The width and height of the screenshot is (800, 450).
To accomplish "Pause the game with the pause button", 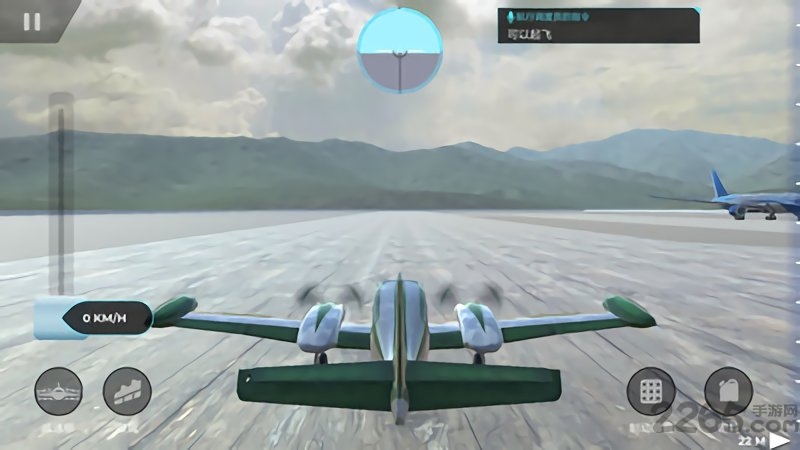I will pyautogui.click(x=32, y=21).
